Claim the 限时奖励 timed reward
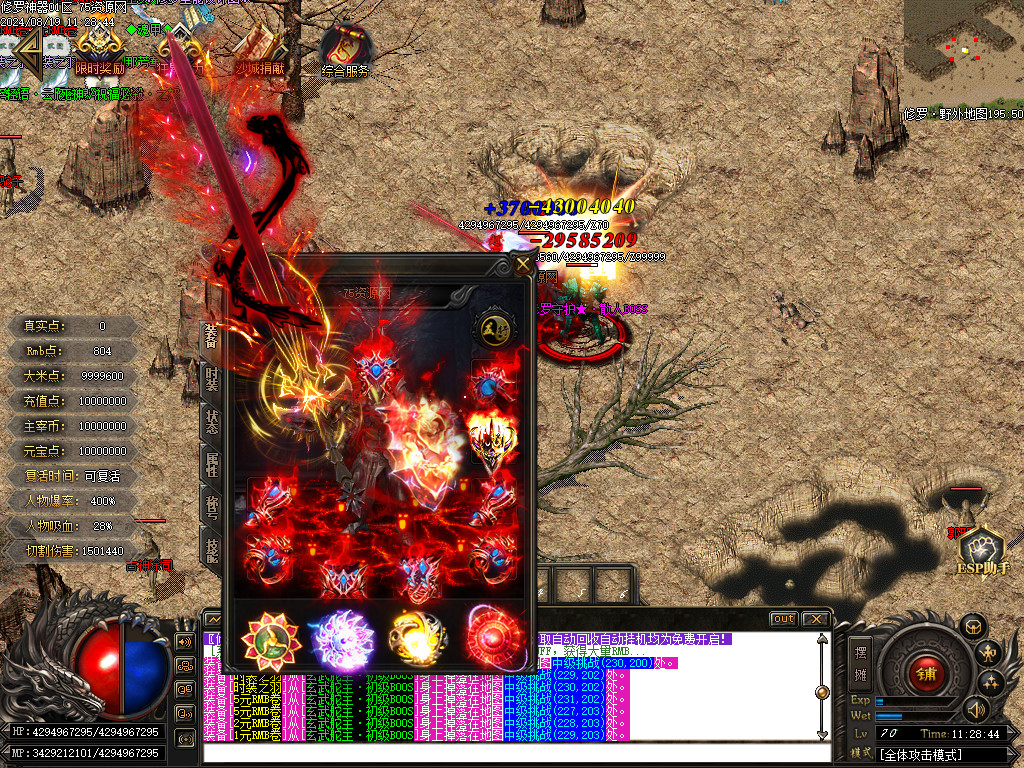 pyautogui.click(x=100, y=50)
